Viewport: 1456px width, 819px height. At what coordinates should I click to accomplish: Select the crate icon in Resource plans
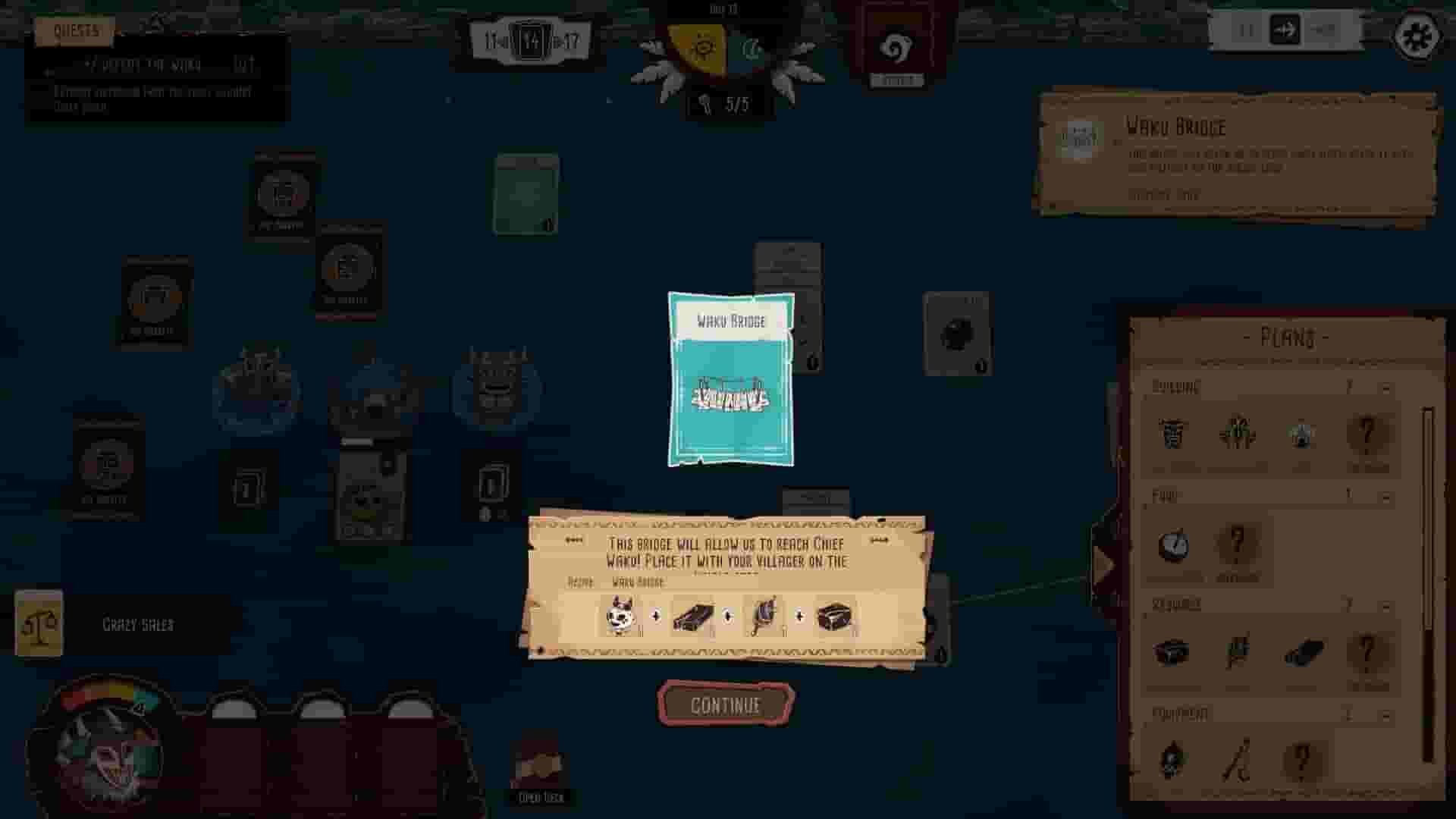coord(1173,650)
